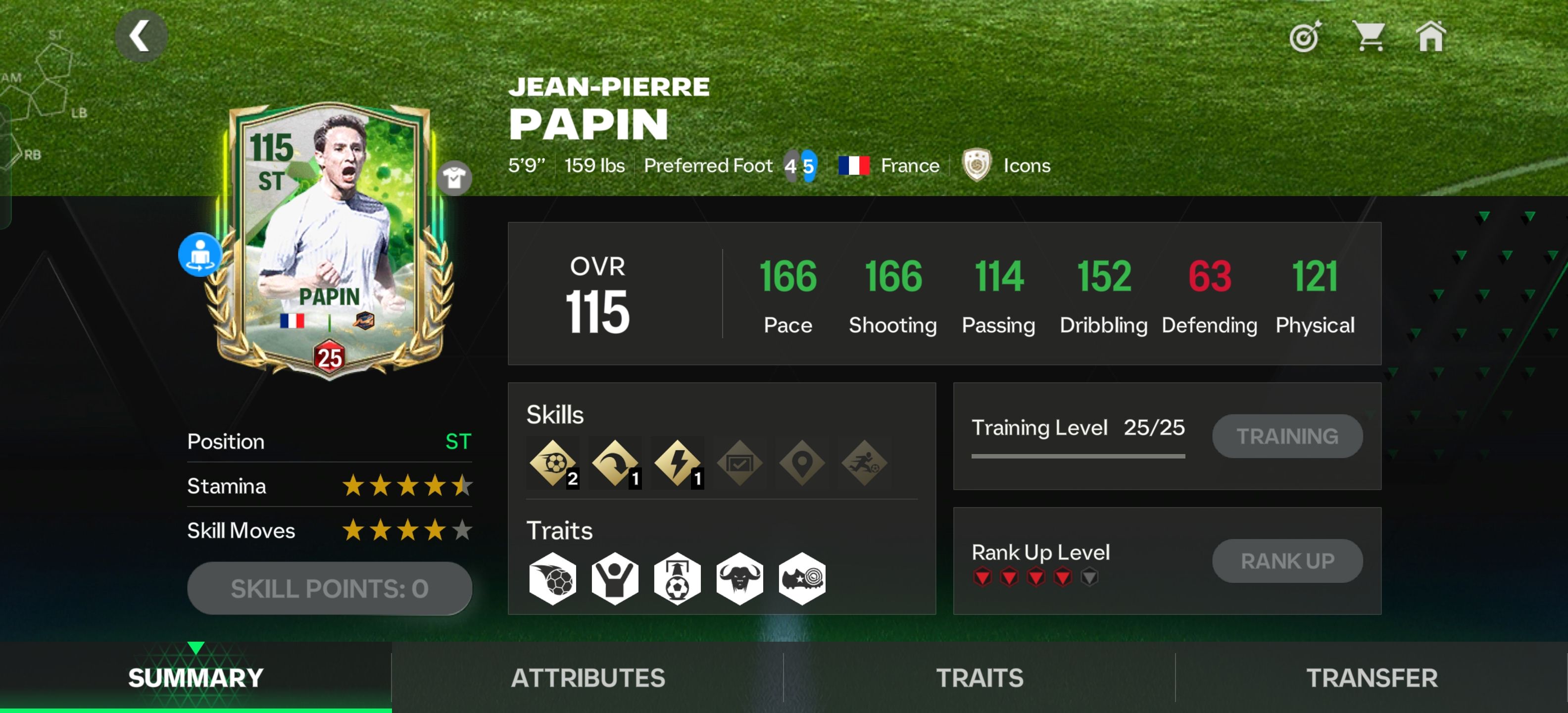
Task: Switch to the Traits tab
Action: coord(980,678)
